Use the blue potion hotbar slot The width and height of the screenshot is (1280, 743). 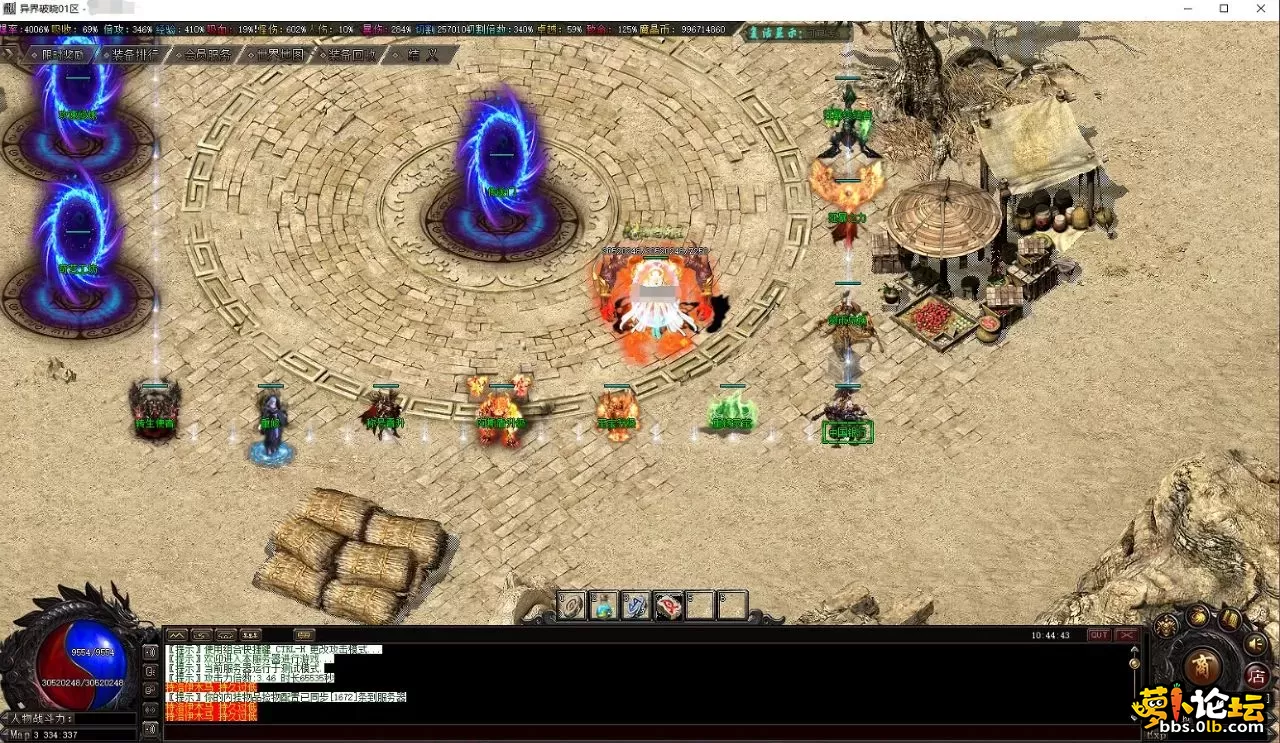click(604, 605)
